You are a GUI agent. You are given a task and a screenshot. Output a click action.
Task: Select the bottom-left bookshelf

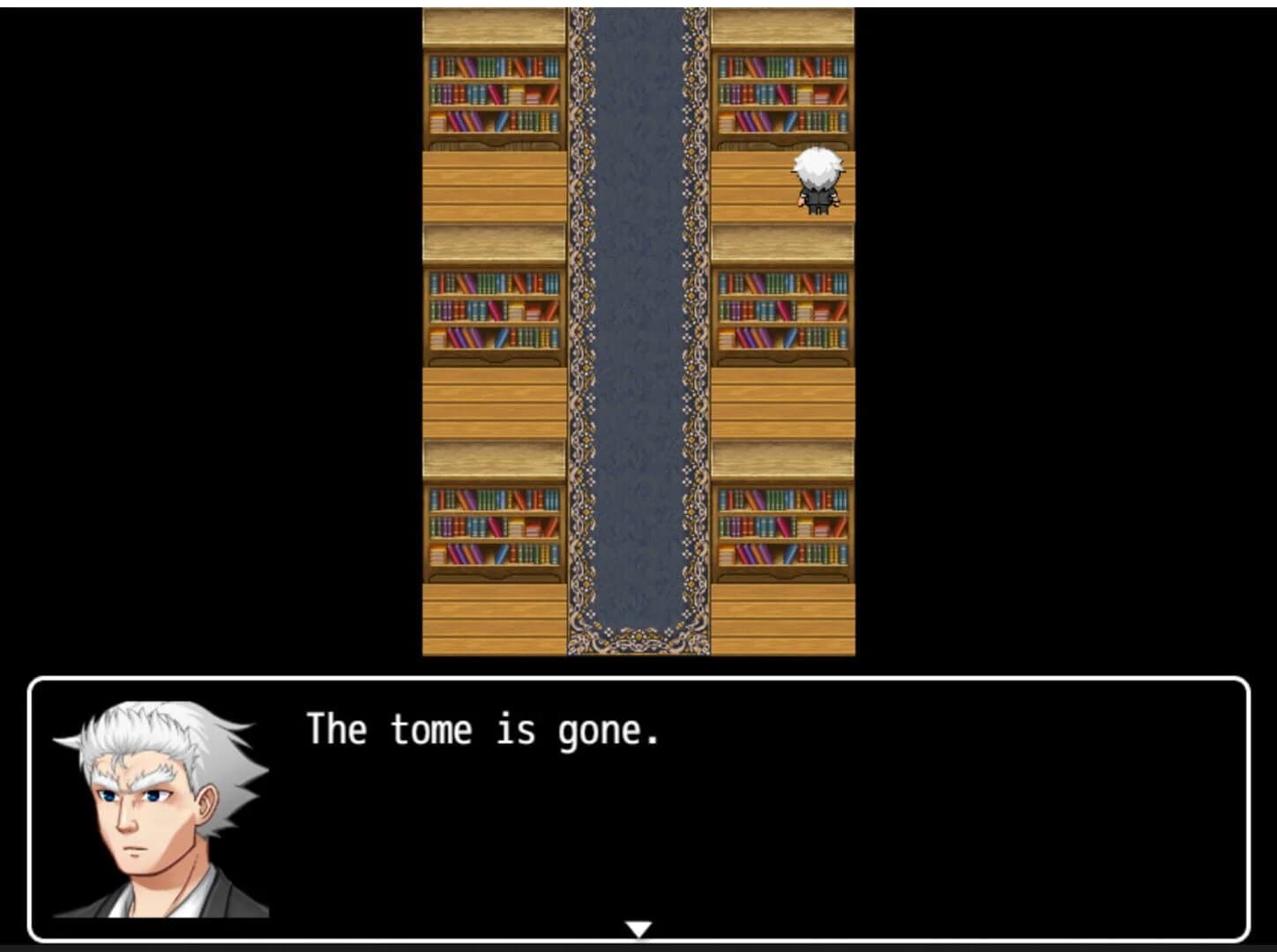494,529
